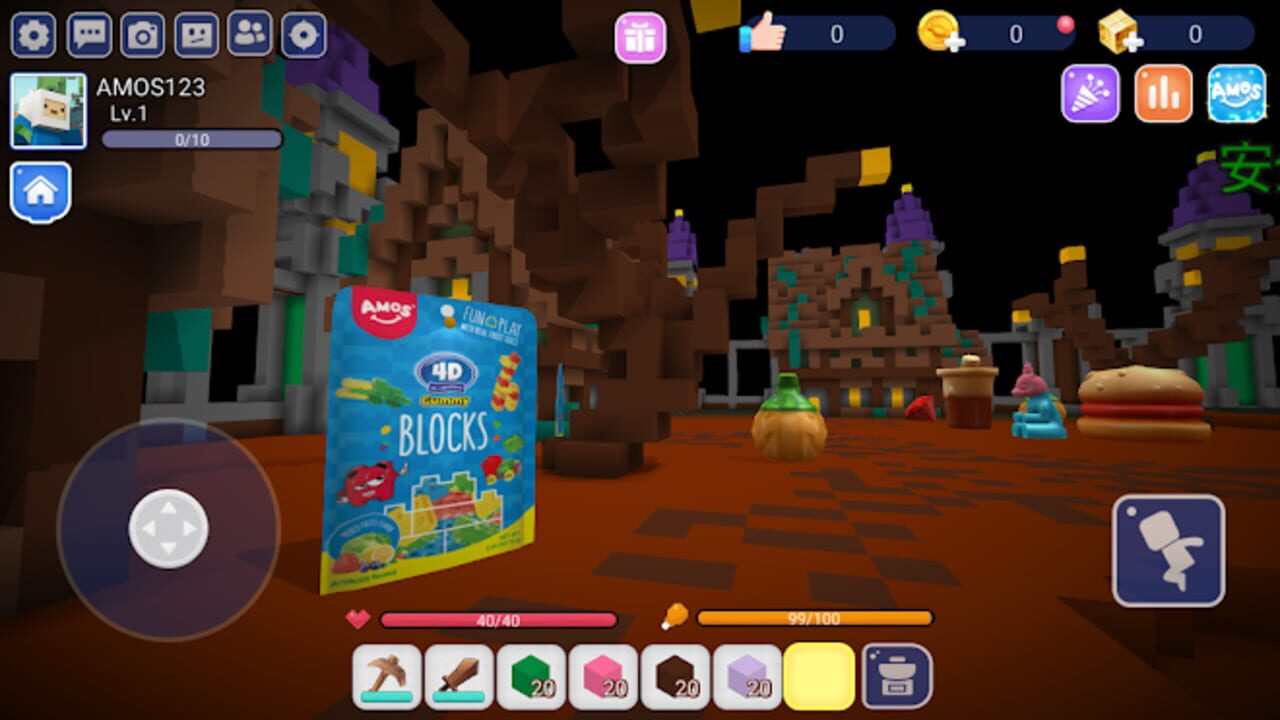
Task: Click the purple party popper icon
Action: (x=1091, y=95)
